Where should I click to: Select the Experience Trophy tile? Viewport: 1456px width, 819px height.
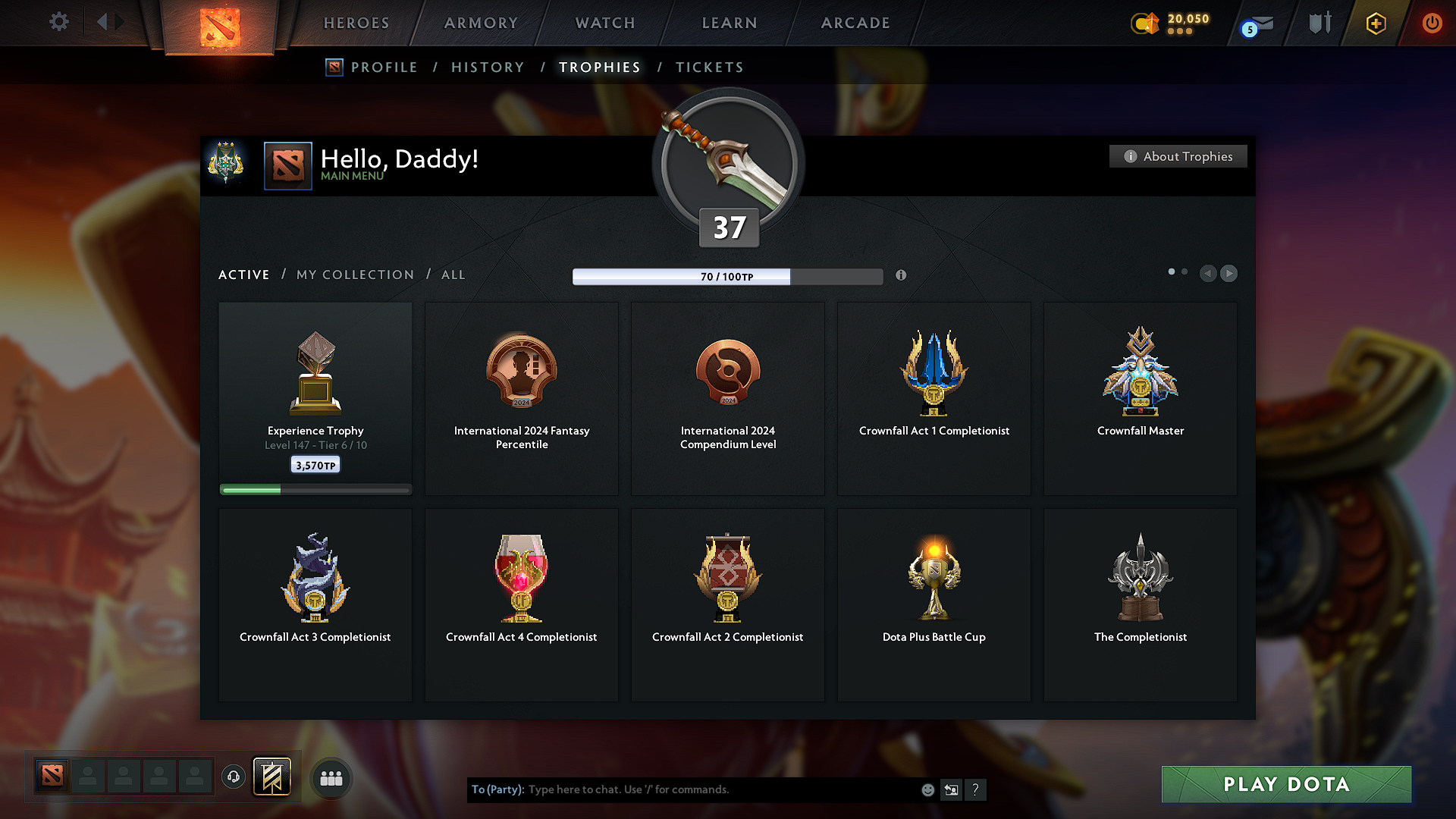click(315, 398)
